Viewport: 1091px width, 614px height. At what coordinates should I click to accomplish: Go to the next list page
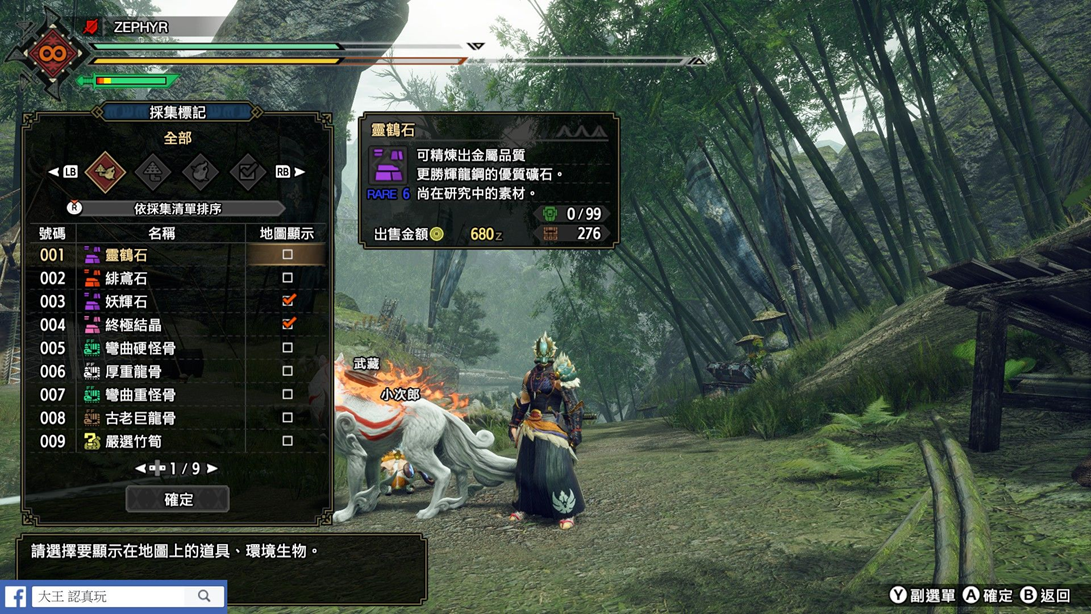[212, 468]
